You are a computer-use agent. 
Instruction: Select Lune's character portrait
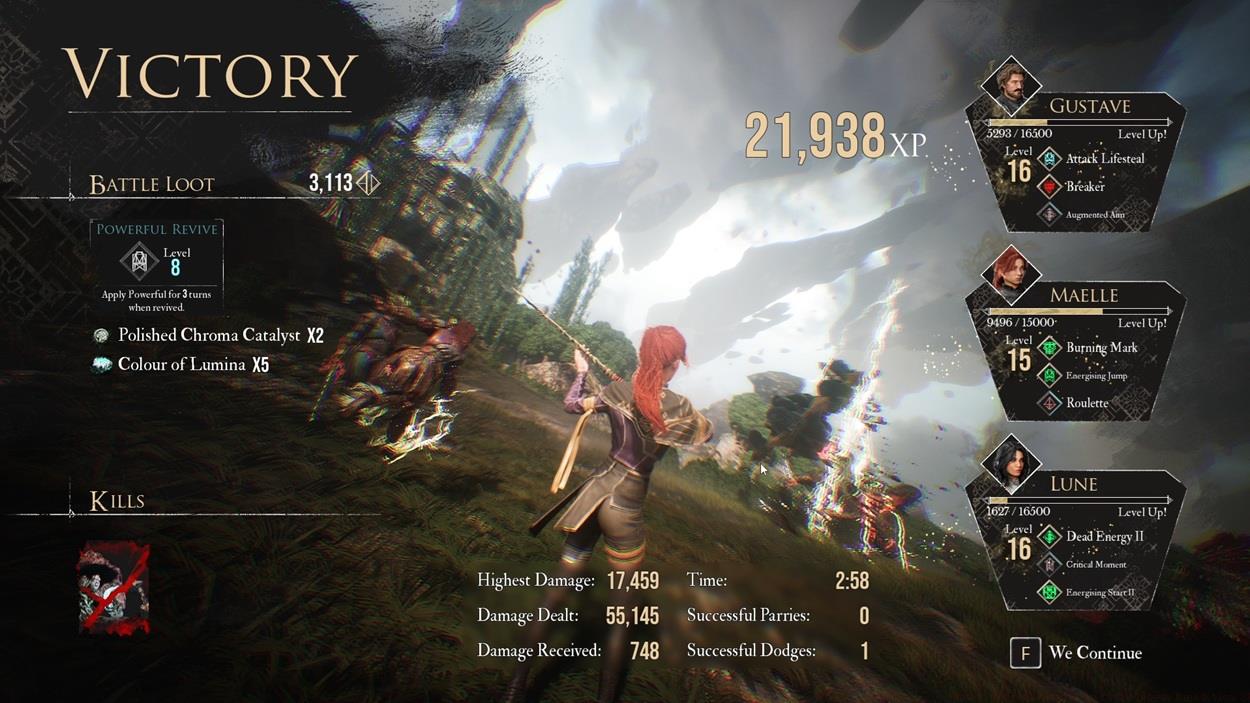pyautogui.click(x=1010, y=462)
